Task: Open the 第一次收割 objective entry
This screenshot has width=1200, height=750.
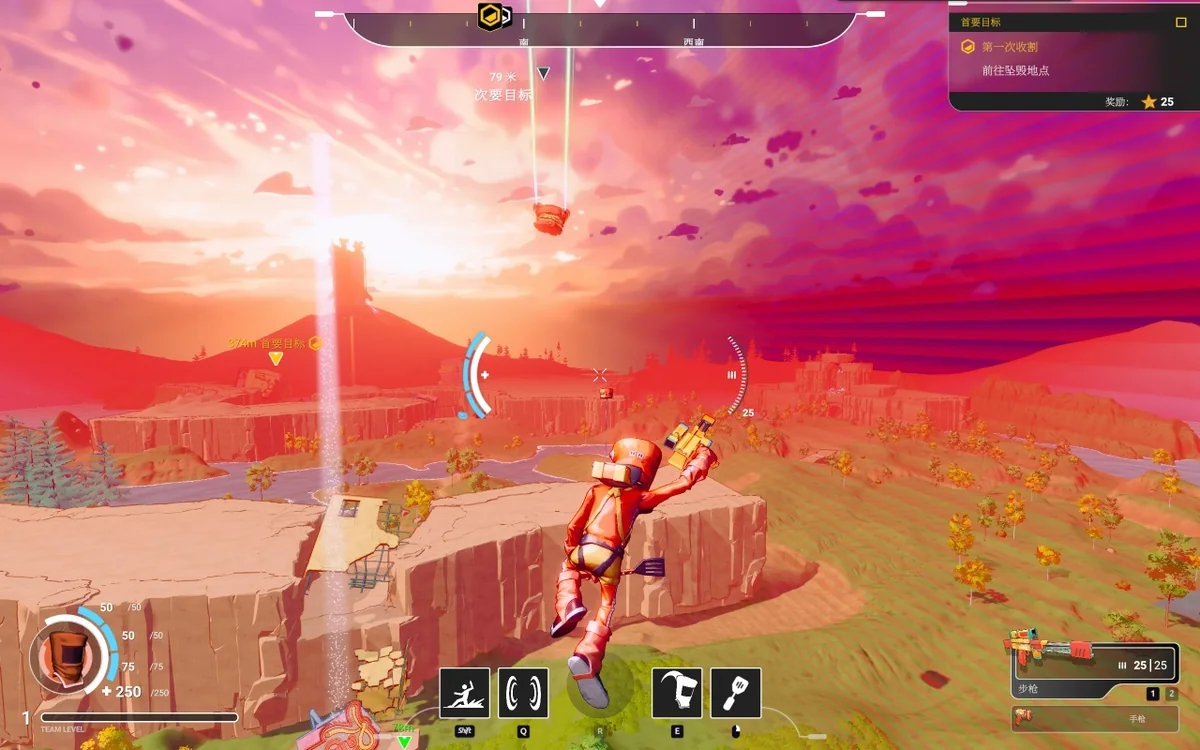Action: click(x=1008, y=47)
